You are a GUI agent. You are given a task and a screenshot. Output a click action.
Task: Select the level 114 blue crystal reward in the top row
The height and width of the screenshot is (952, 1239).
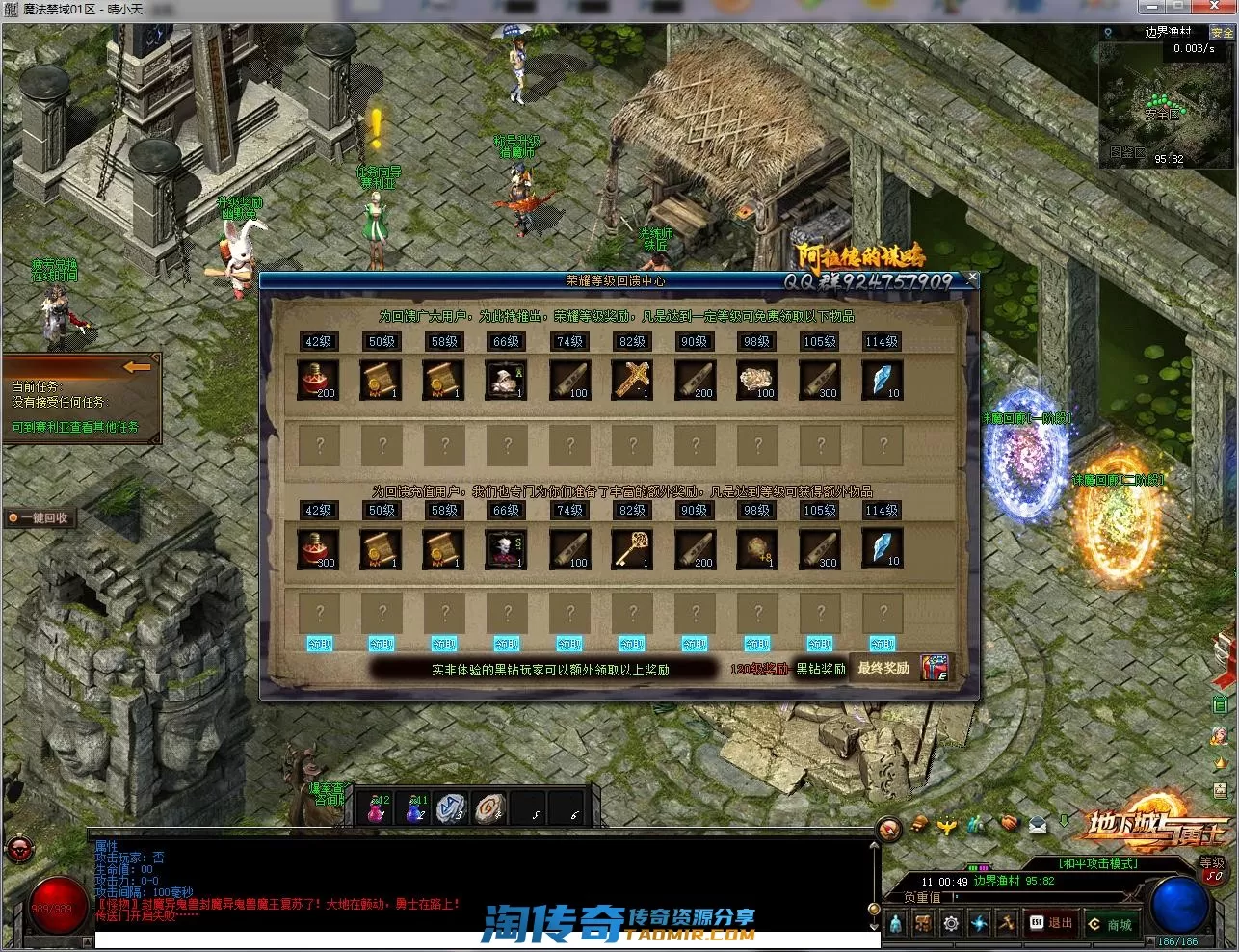[x=882, y=381]
